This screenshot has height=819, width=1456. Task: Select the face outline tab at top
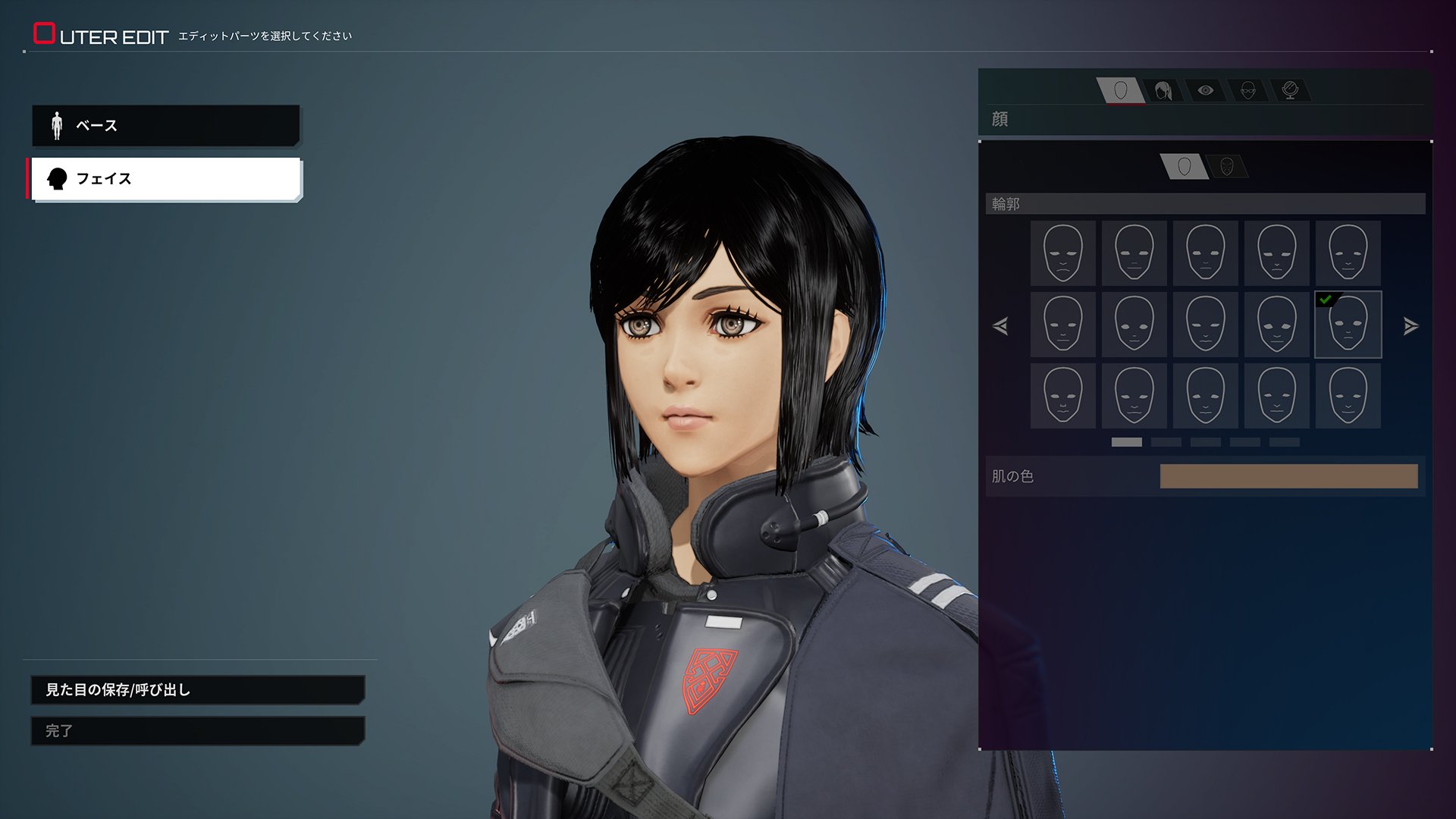1121,91
